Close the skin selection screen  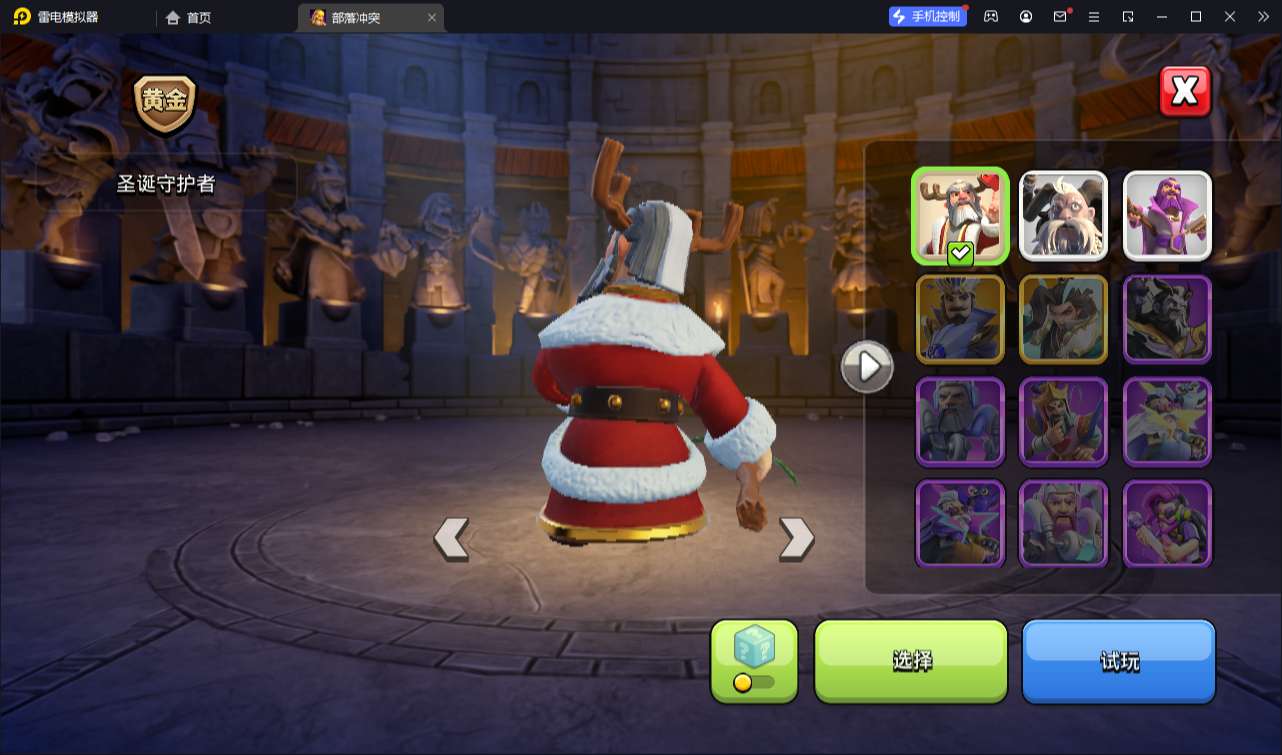tap(1185, 92)
